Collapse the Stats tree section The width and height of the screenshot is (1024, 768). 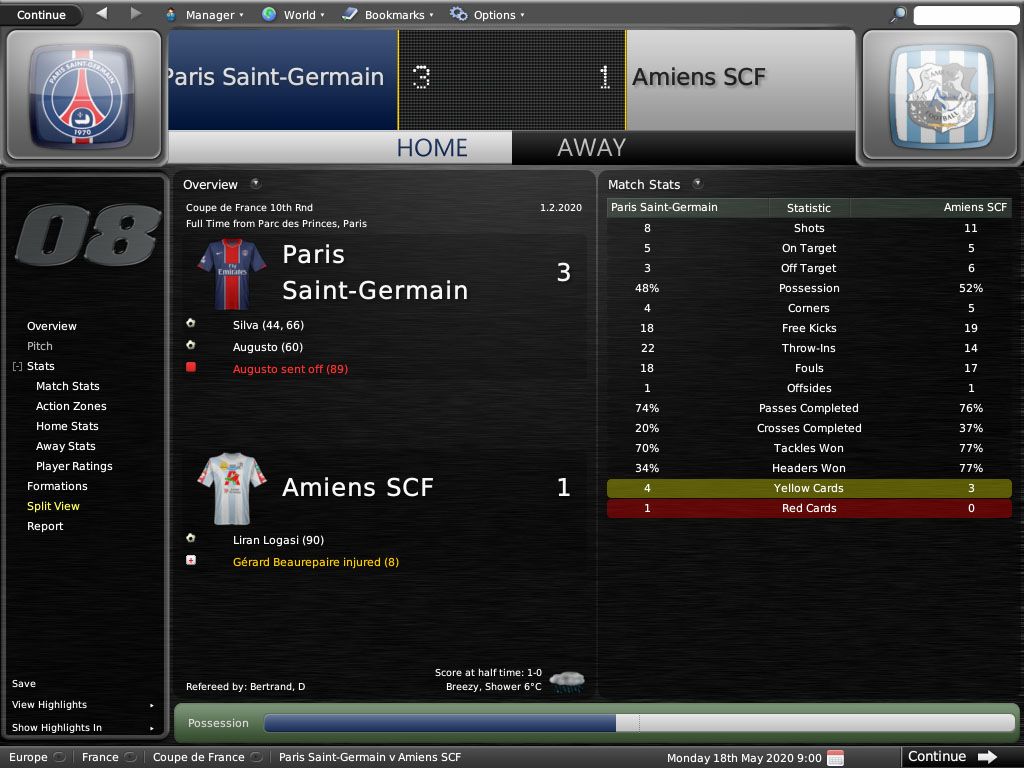point(17,367)
